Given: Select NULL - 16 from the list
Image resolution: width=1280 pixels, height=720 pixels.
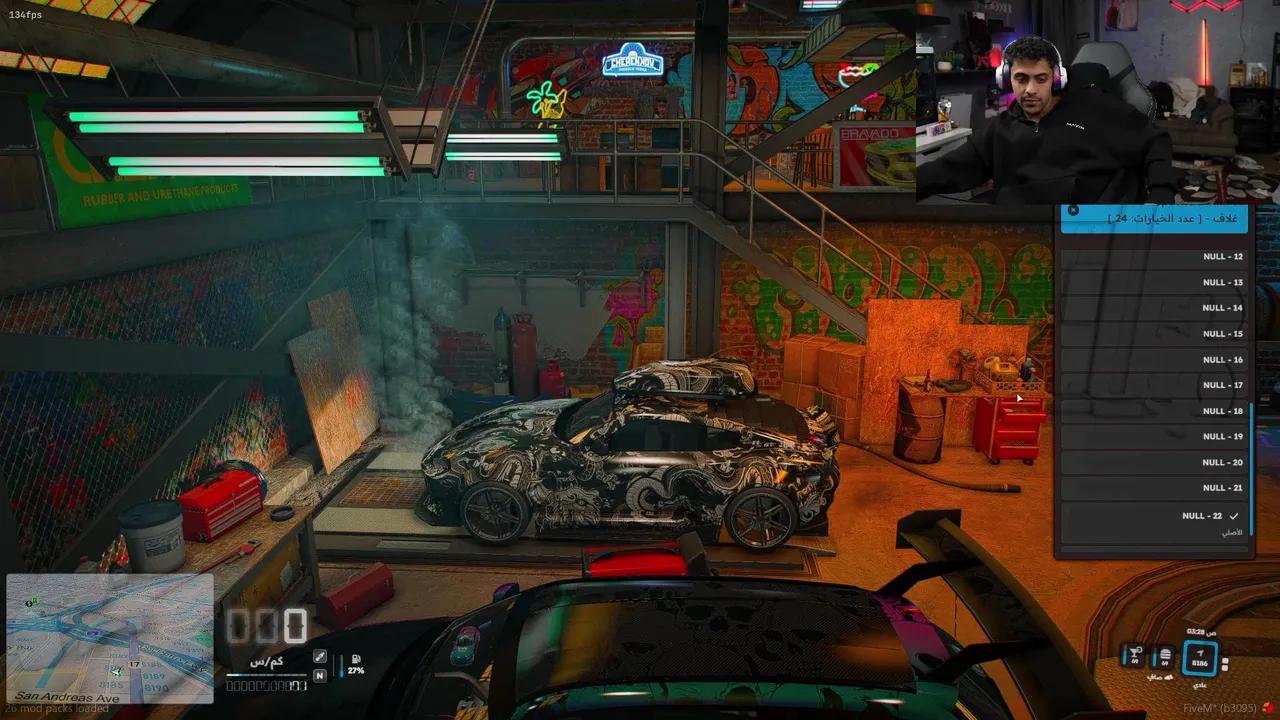Looking at the screenshot, I should pos(1153,360).
